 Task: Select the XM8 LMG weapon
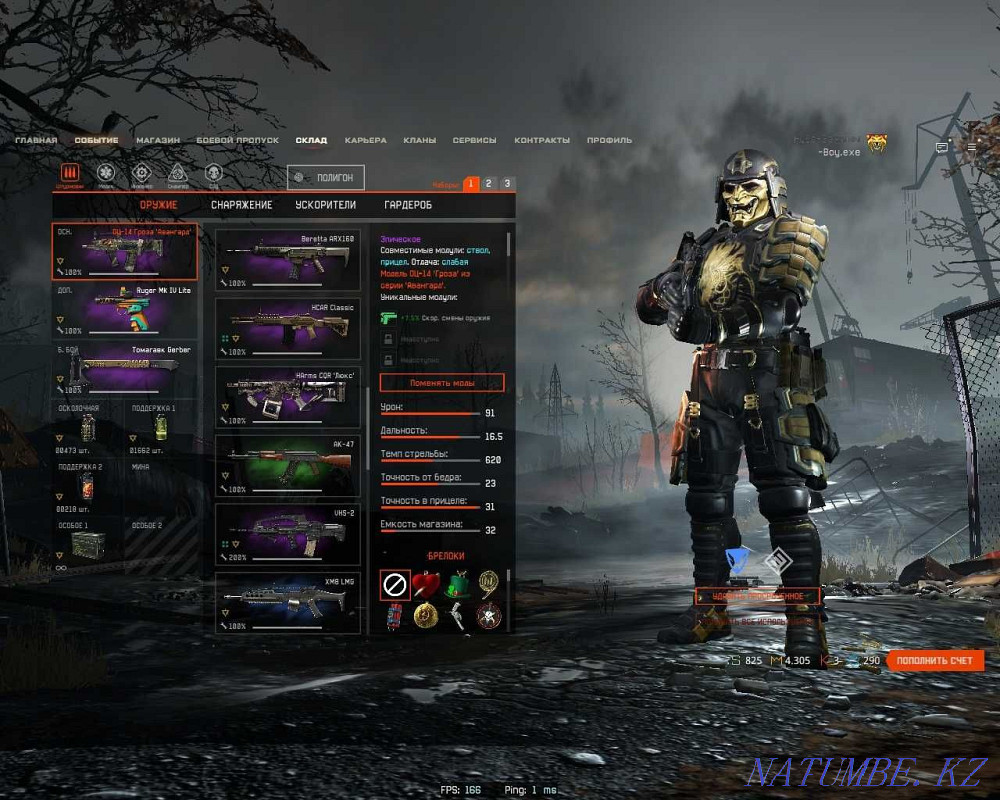click(289, 602)
